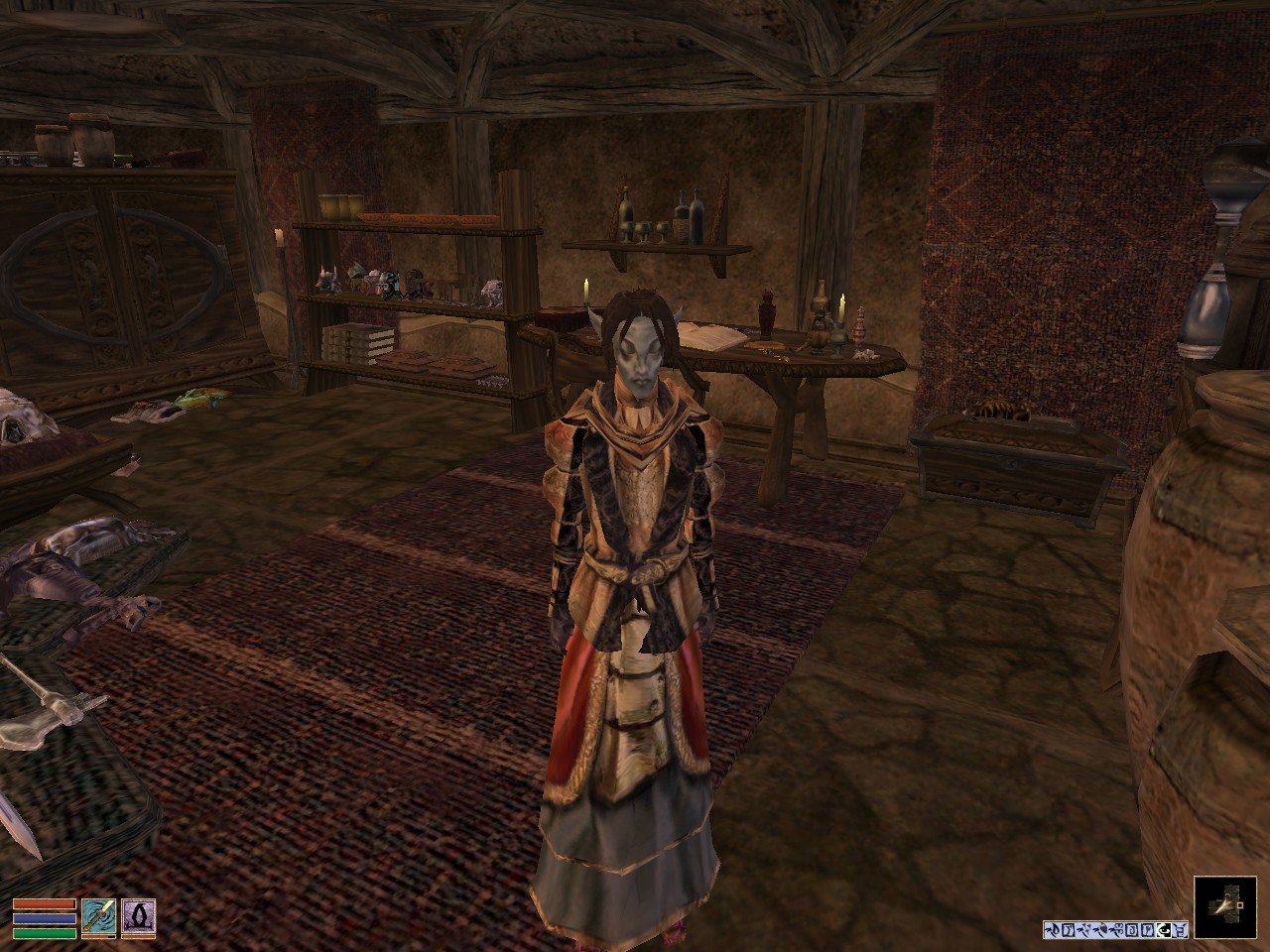Click the blue magicka bar
Image resolution: width=1270 pixels, height=952 pixels.
coord(44,918)
